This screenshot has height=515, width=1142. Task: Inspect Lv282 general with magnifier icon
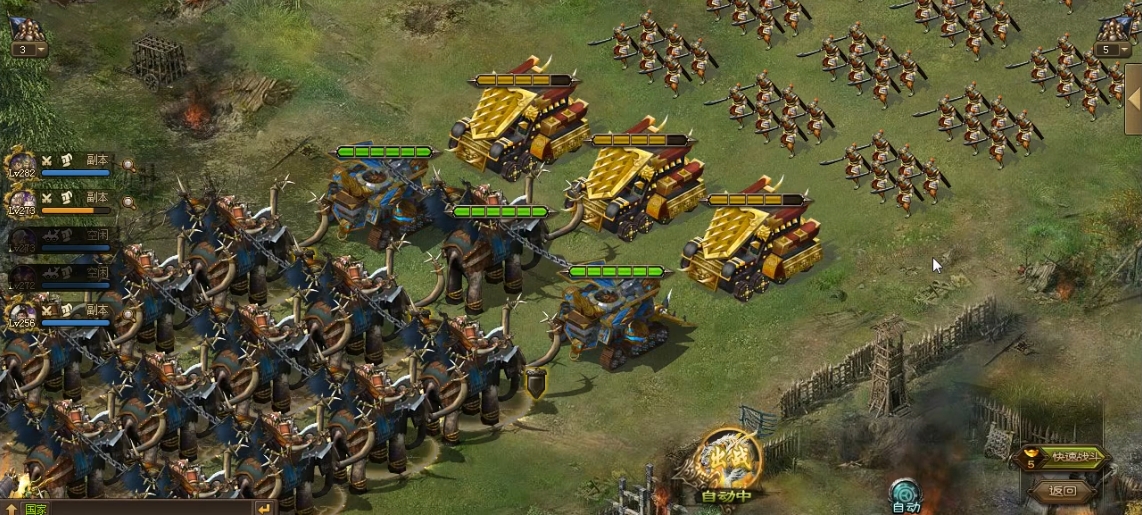[x=128, y=164]
